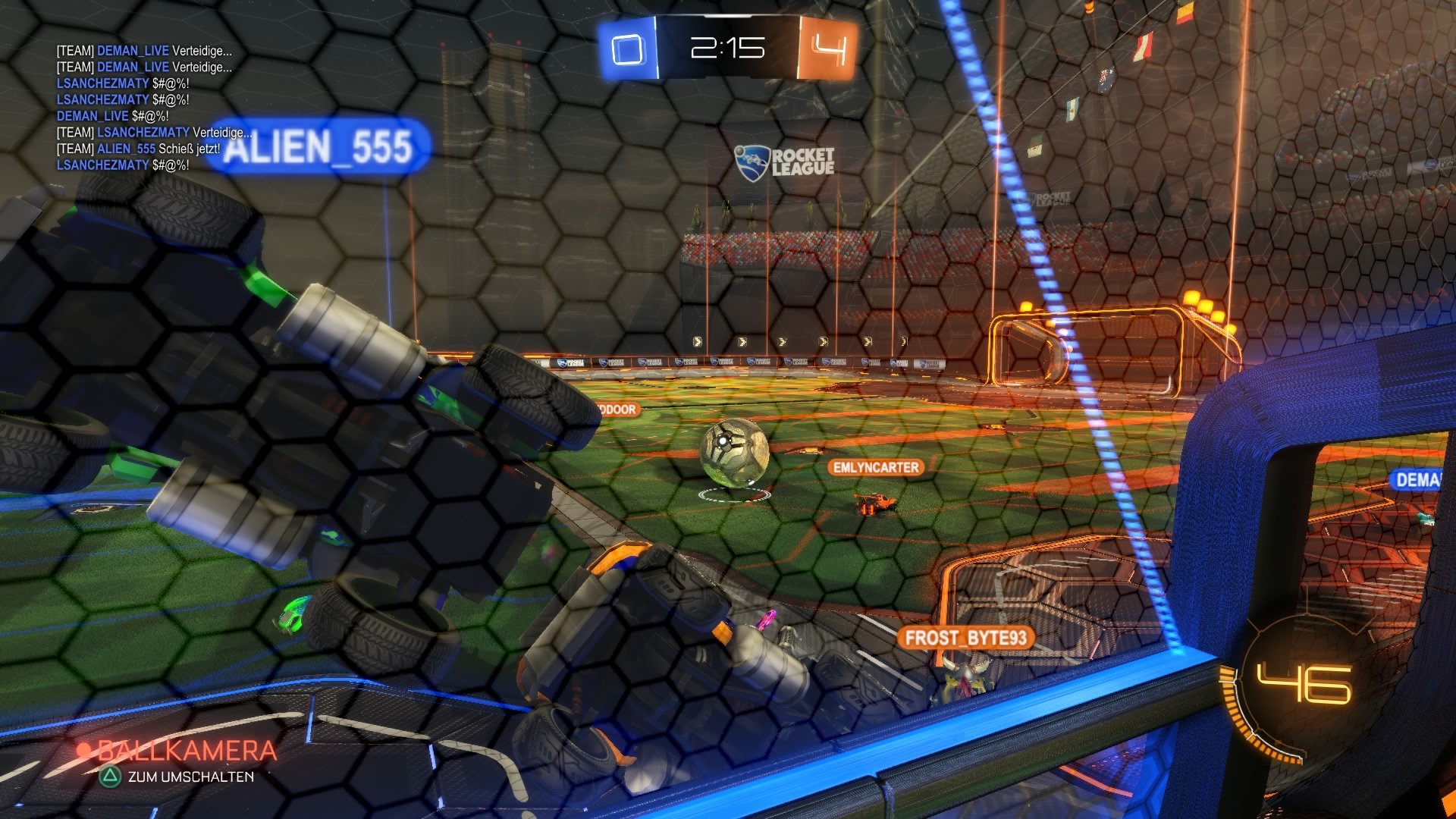Click the match timer showing 2:15
This screenshot has width=1456, height=819.
[726, 48]
